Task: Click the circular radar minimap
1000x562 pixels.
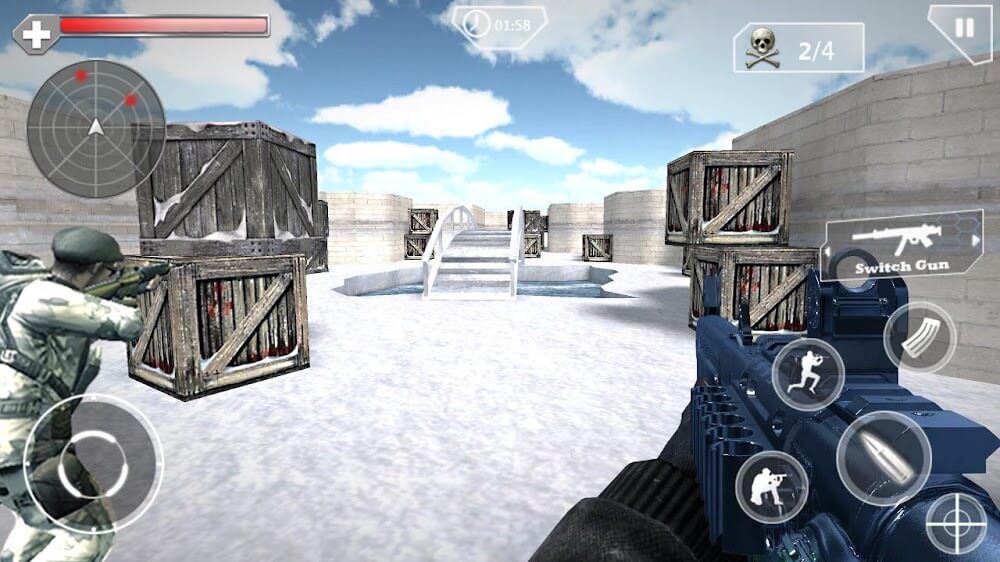Action: [x=96, y=128]
